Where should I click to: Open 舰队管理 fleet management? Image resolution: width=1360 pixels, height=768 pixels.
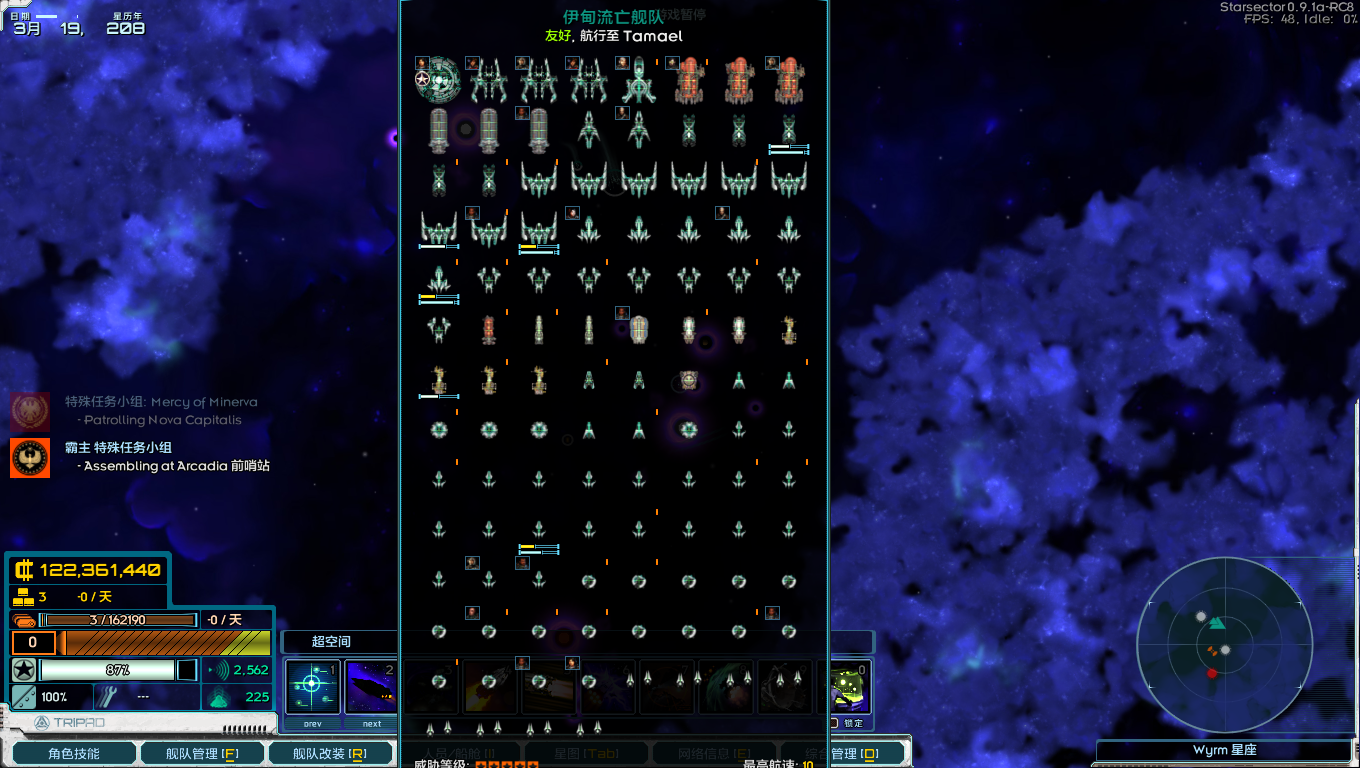[201, 752]
